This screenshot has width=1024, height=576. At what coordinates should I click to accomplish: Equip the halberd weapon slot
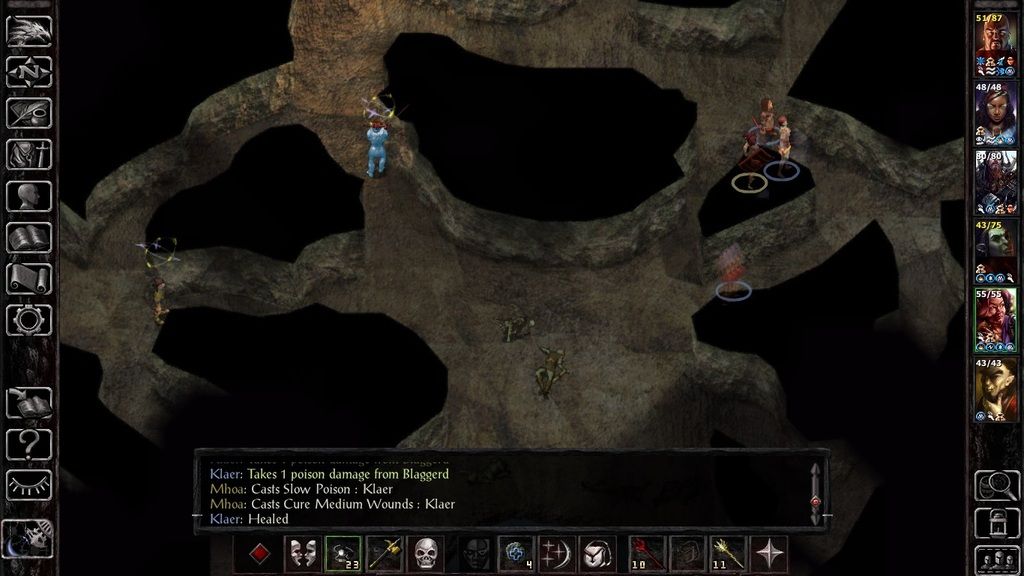point(385,553)
